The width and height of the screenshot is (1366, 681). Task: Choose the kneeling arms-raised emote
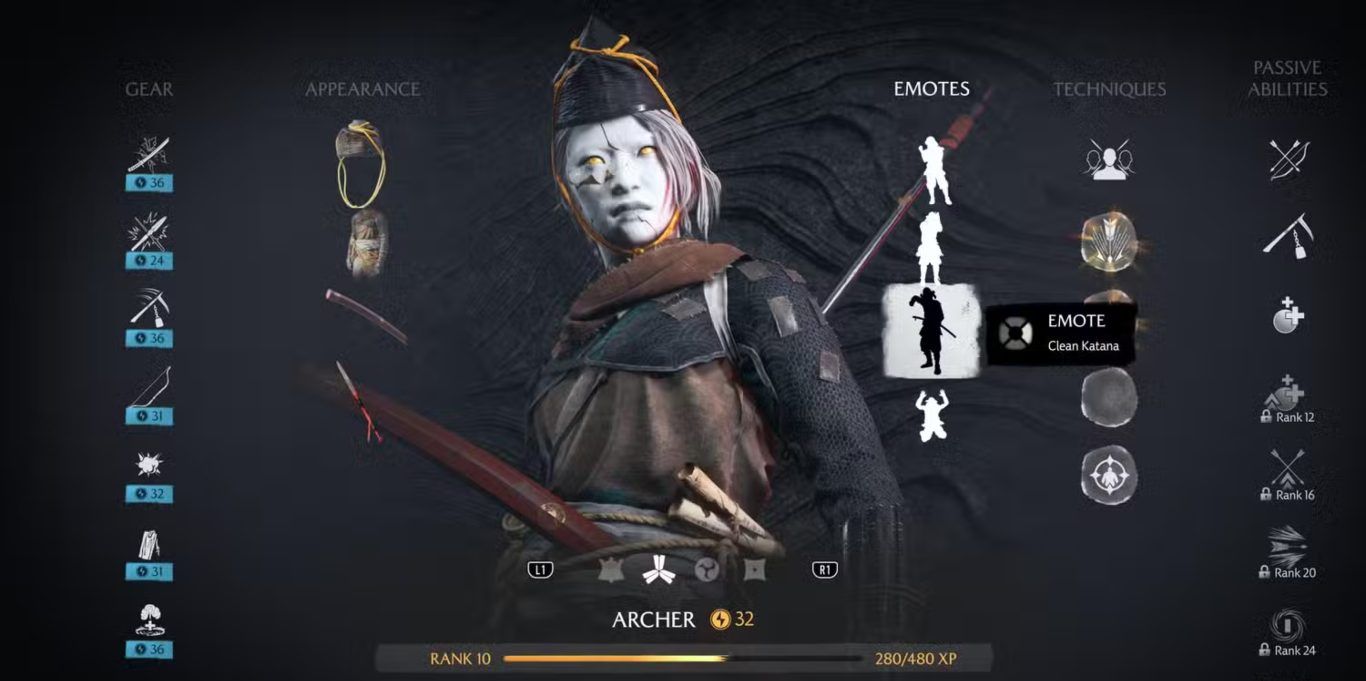pyautogui.click(x=931, y=415)
